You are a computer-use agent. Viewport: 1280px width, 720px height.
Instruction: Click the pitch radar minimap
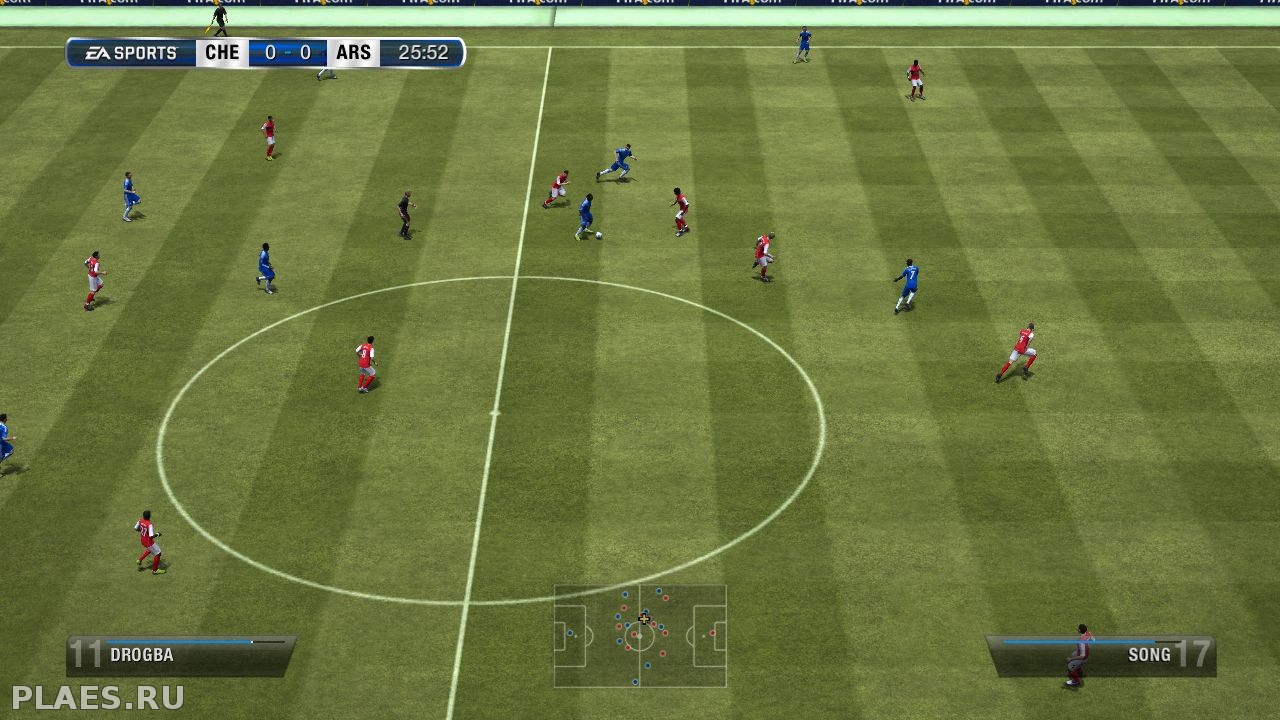(x=640, y=636)
